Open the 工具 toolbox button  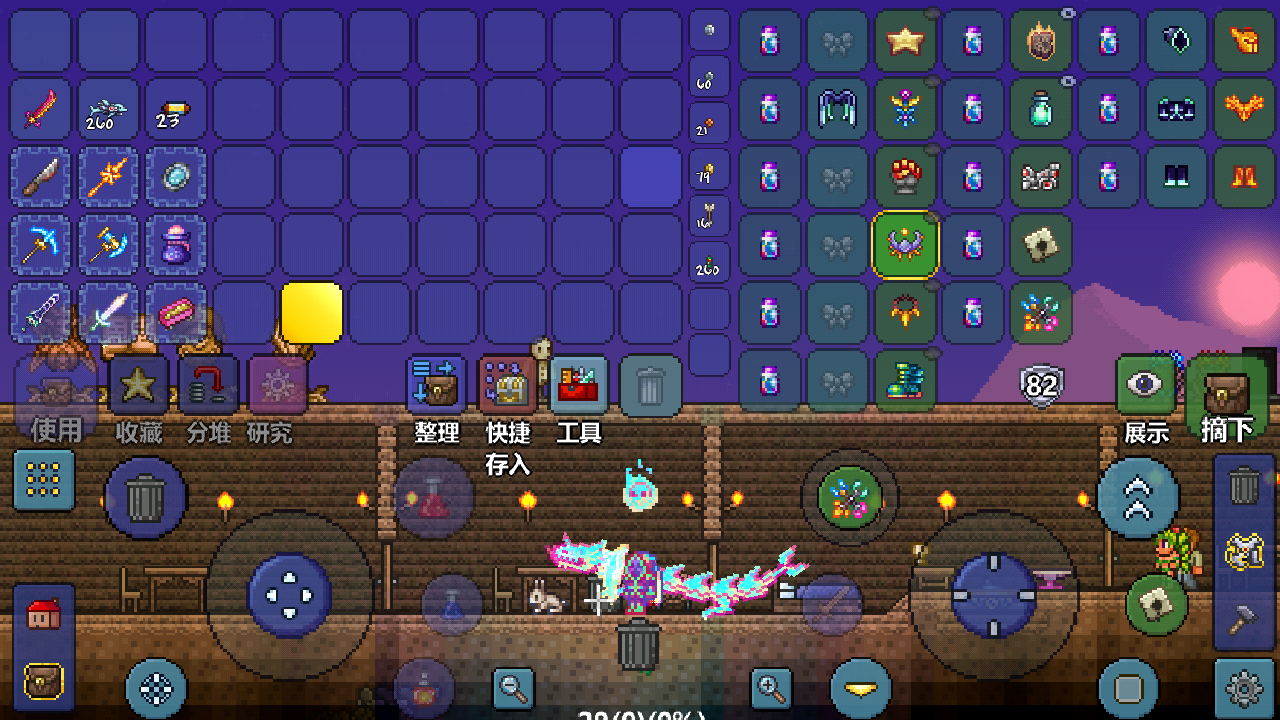579,386
